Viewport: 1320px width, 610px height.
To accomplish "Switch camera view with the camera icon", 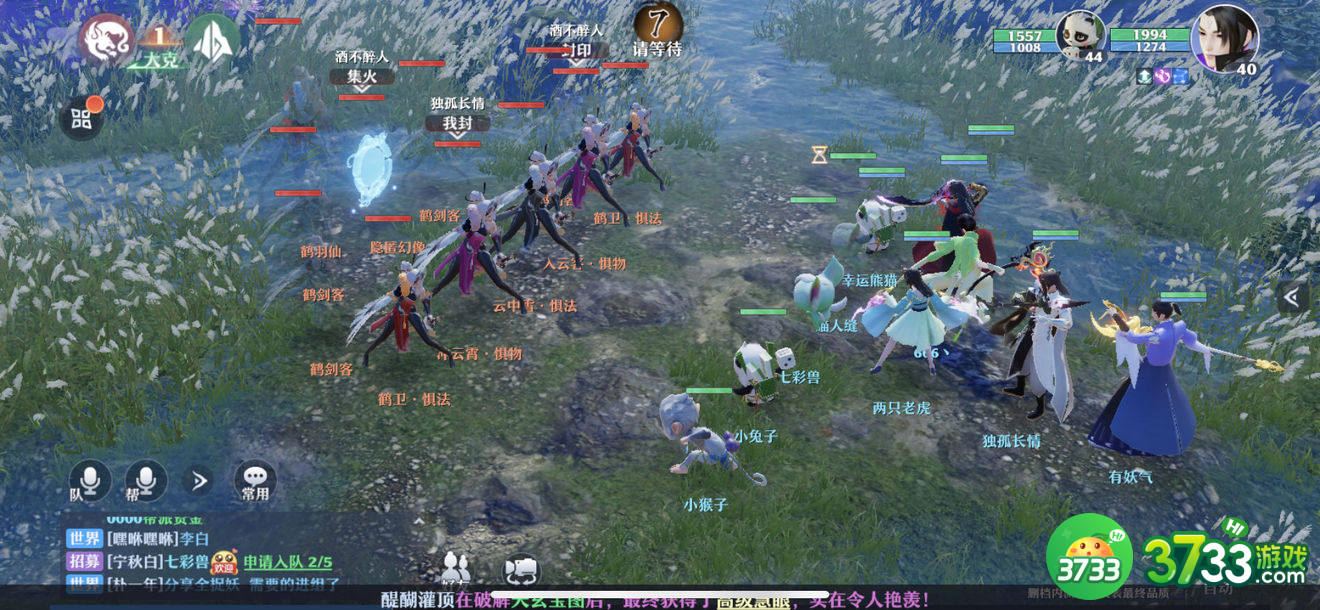I will (x=521, y=569).
